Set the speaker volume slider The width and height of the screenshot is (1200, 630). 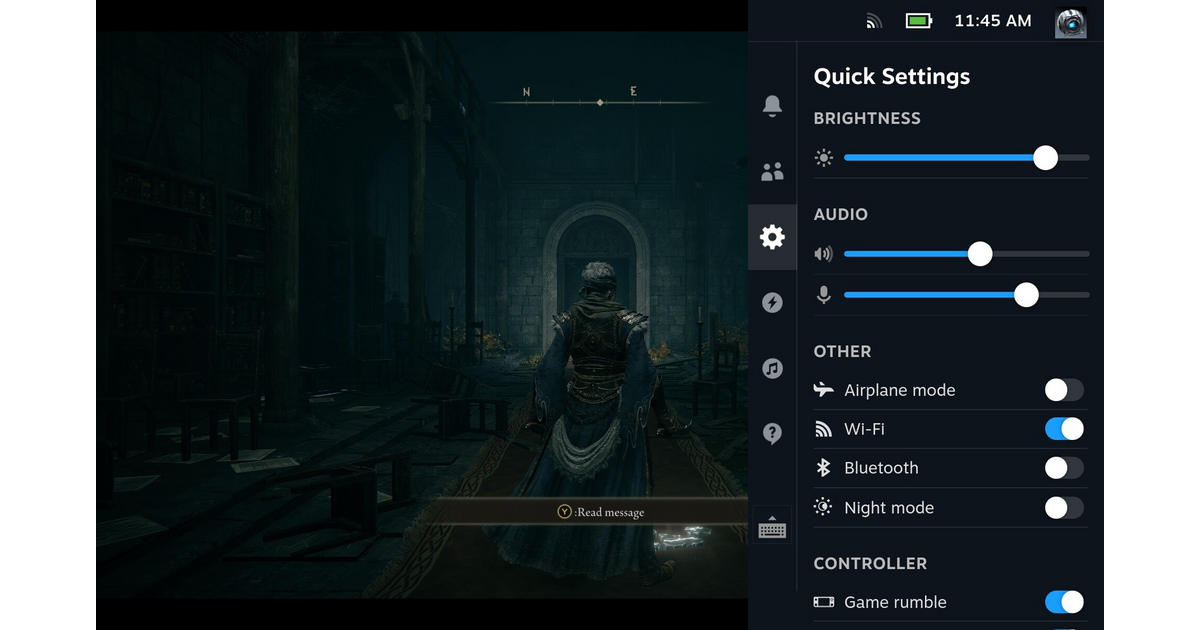coord(980,254)
